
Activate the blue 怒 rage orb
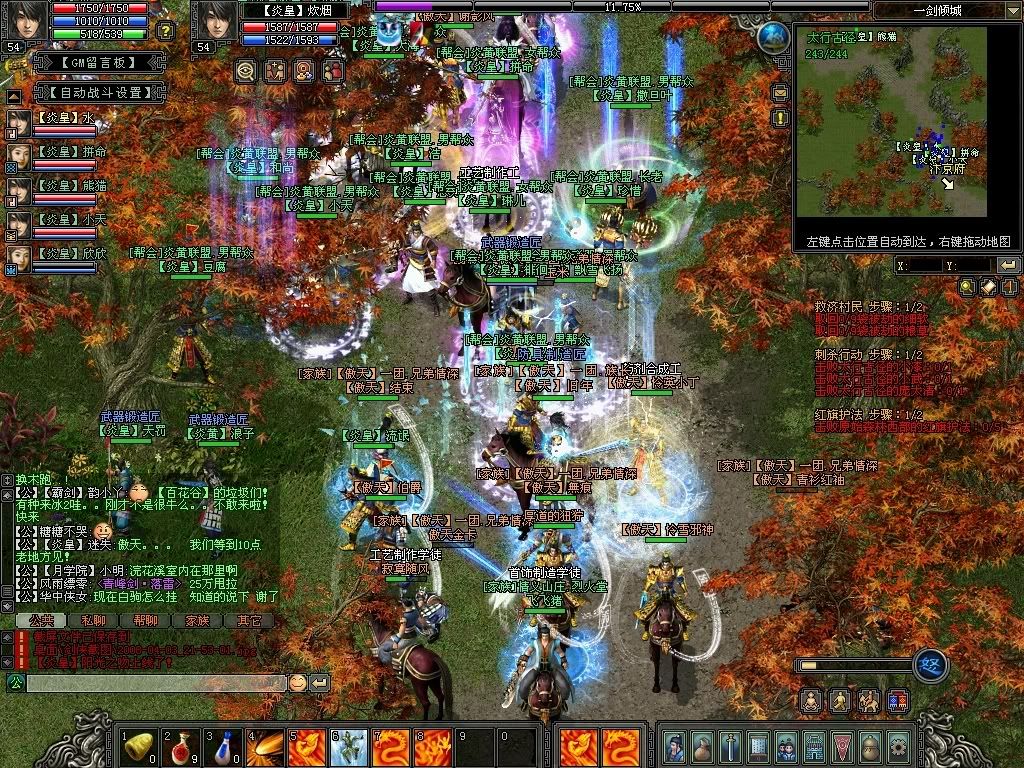click(931, 665)
